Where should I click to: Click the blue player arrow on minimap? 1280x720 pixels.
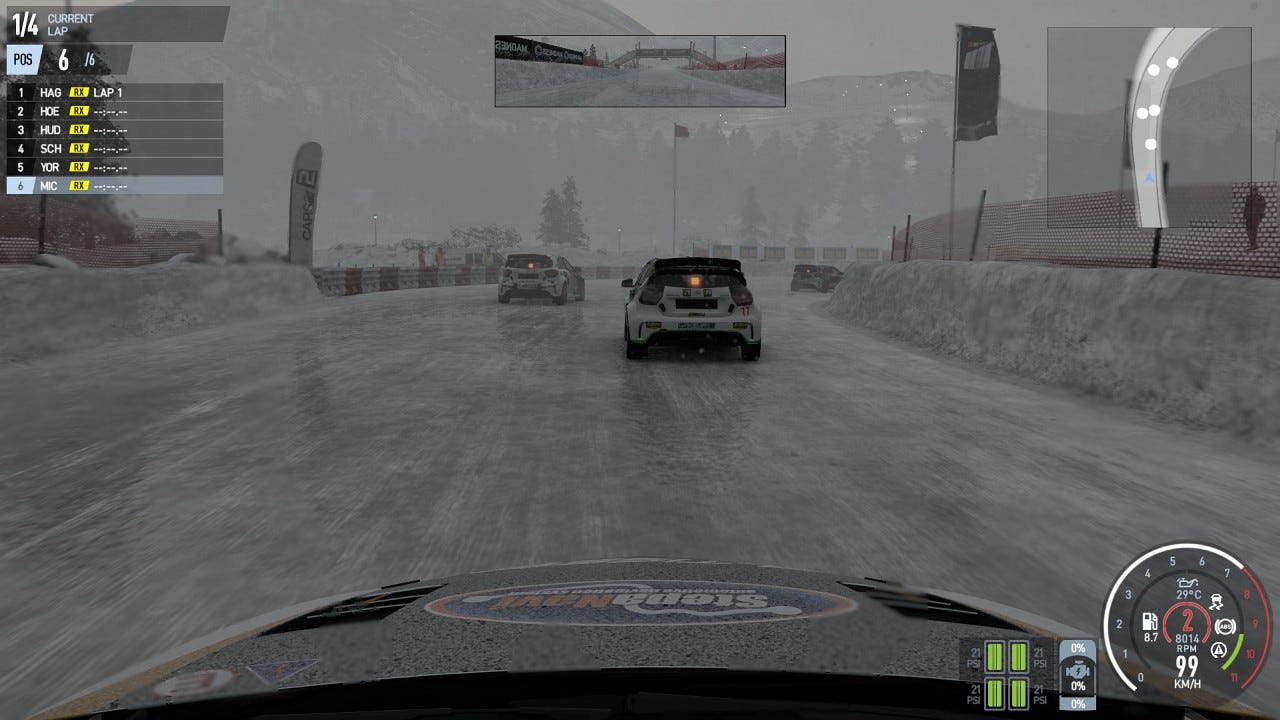[x=1149, y=178]
